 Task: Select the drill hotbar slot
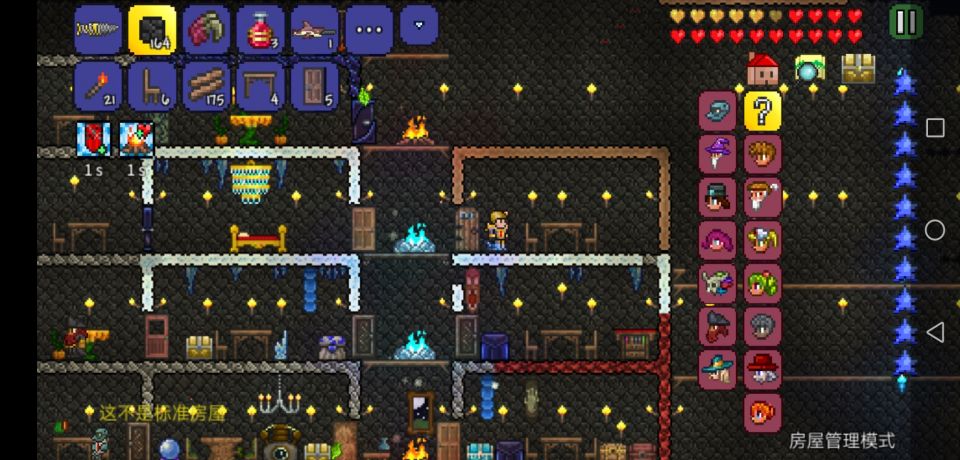pos(97,29)
